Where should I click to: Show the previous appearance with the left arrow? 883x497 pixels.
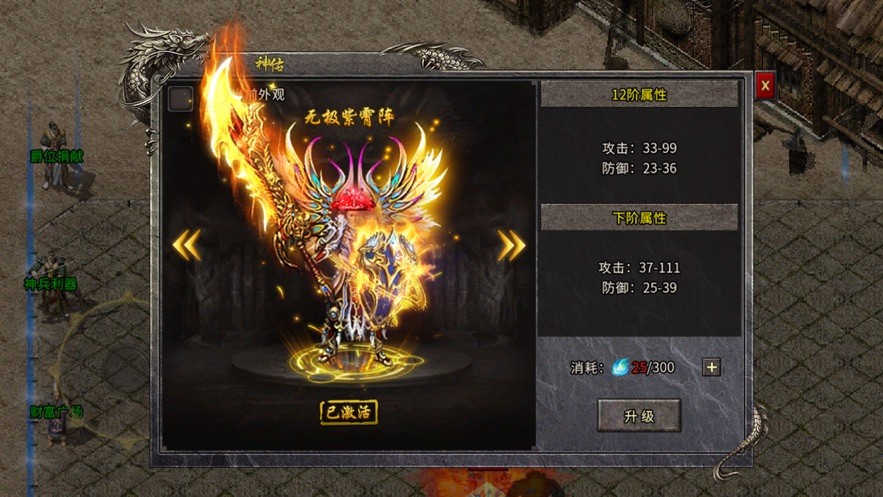187,244
